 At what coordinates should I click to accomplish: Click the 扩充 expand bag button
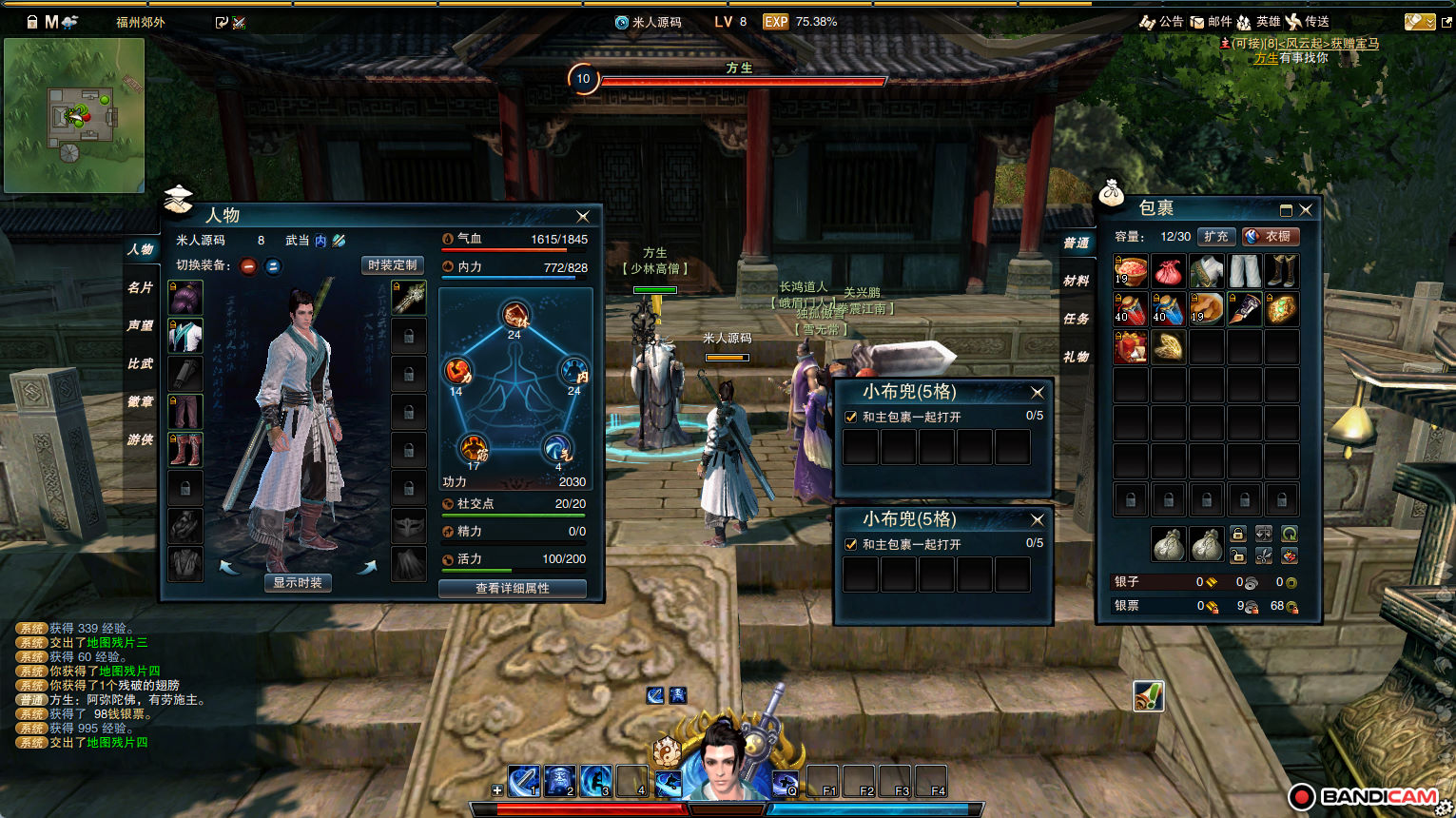(x=1215, y=236)
